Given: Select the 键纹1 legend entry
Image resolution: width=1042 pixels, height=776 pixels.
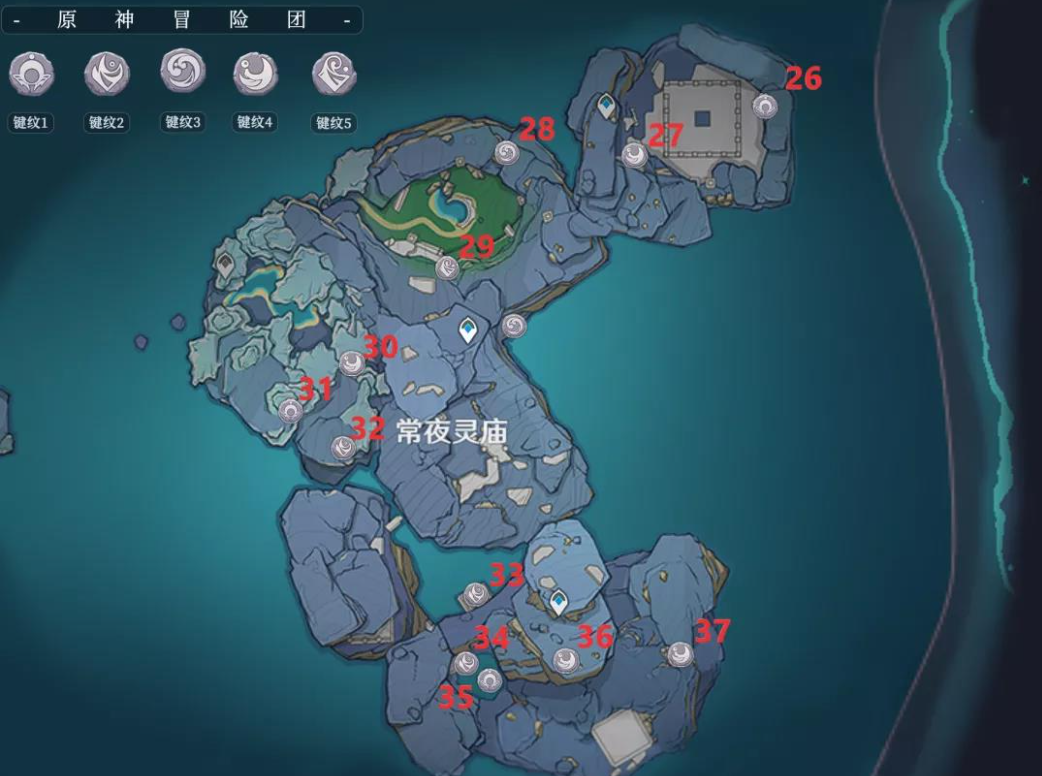Looking at the screenshot, I should pyautogui.click(x=31, y=73).
